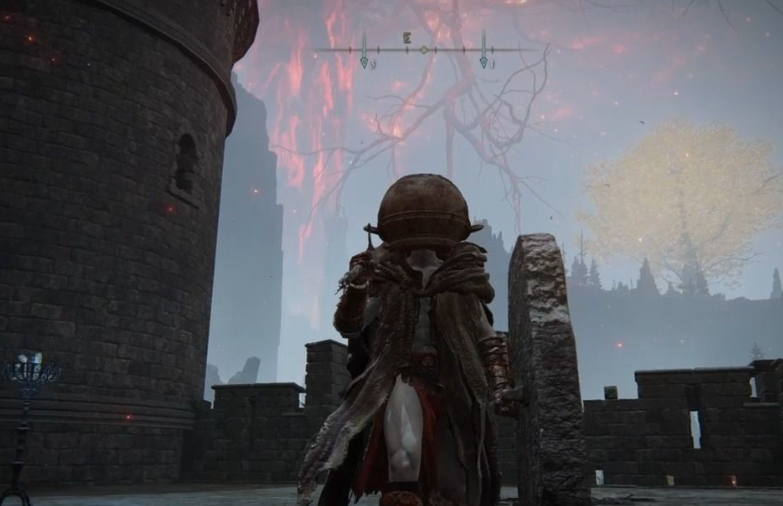Select the East 'E' heading on compass
The image size is (783, 506).
coord(407,37)
